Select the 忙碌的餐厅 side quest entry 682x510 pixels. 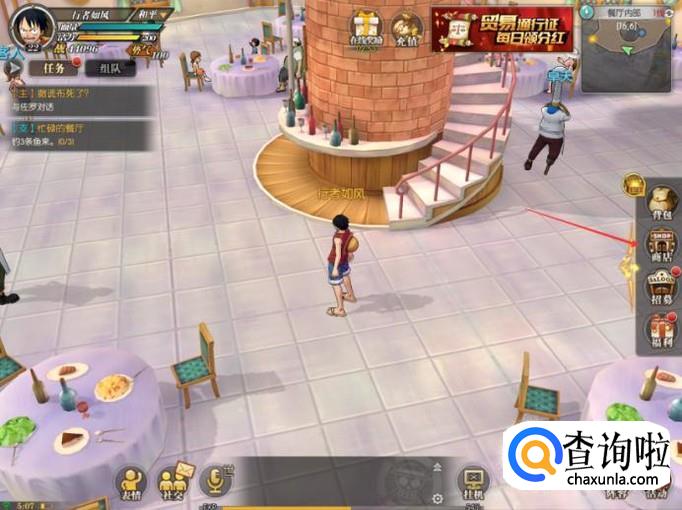click(x=62, y=135)
